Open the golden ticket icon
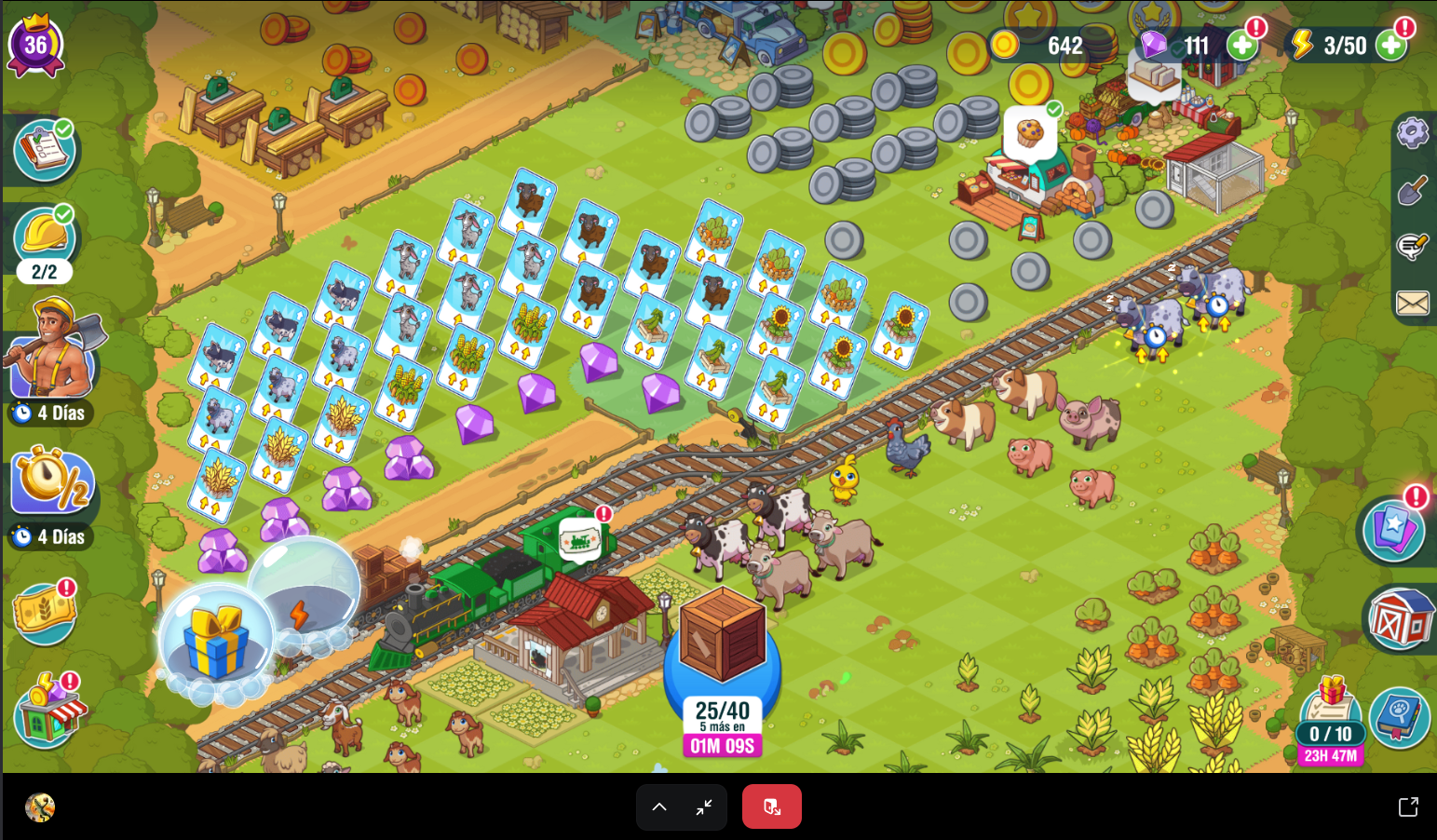Viewport: 1437px width, 840px height. (x=44, y=612)
